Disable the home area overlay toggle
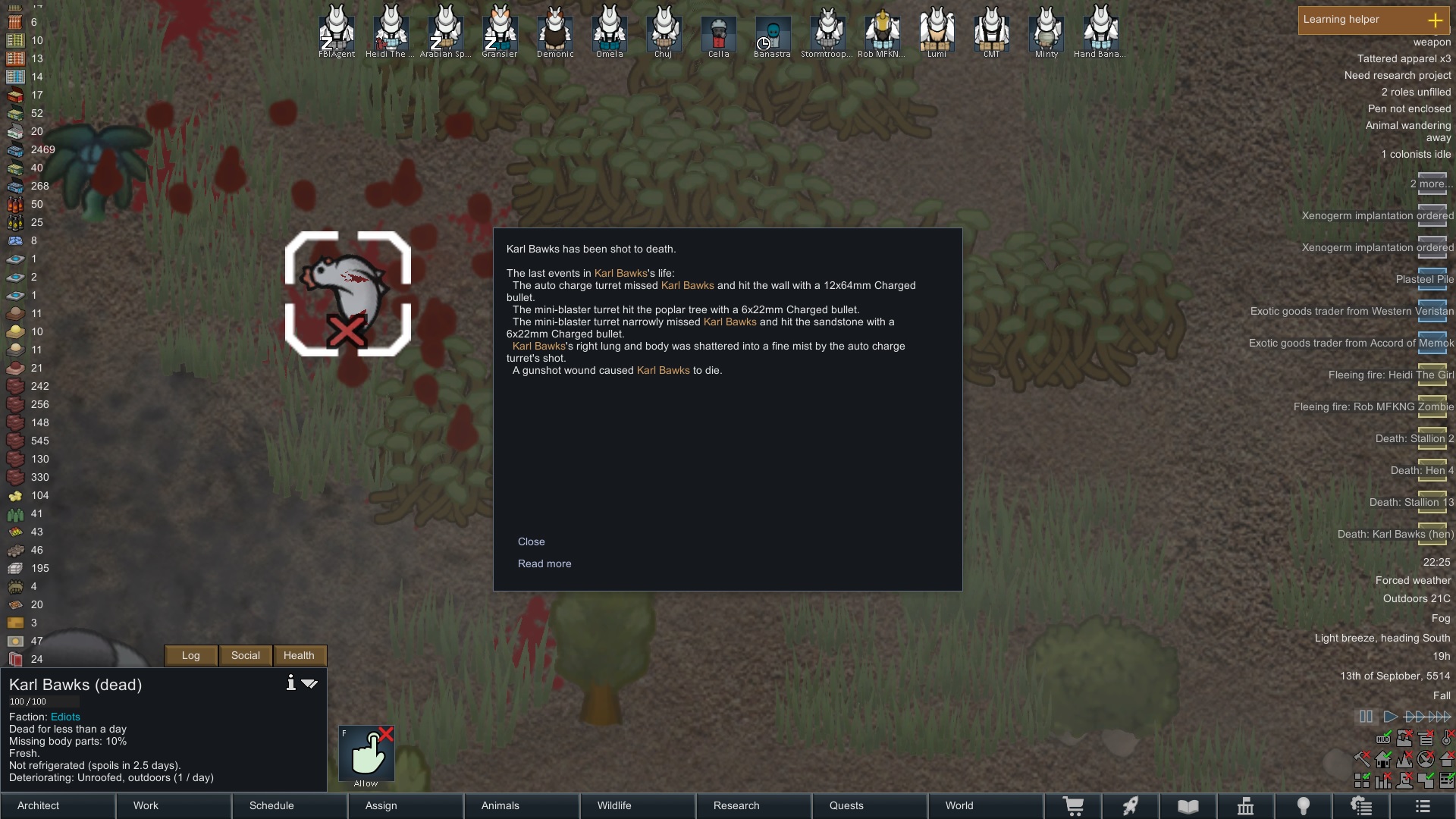1456x819 pixels. (1382, 759)
